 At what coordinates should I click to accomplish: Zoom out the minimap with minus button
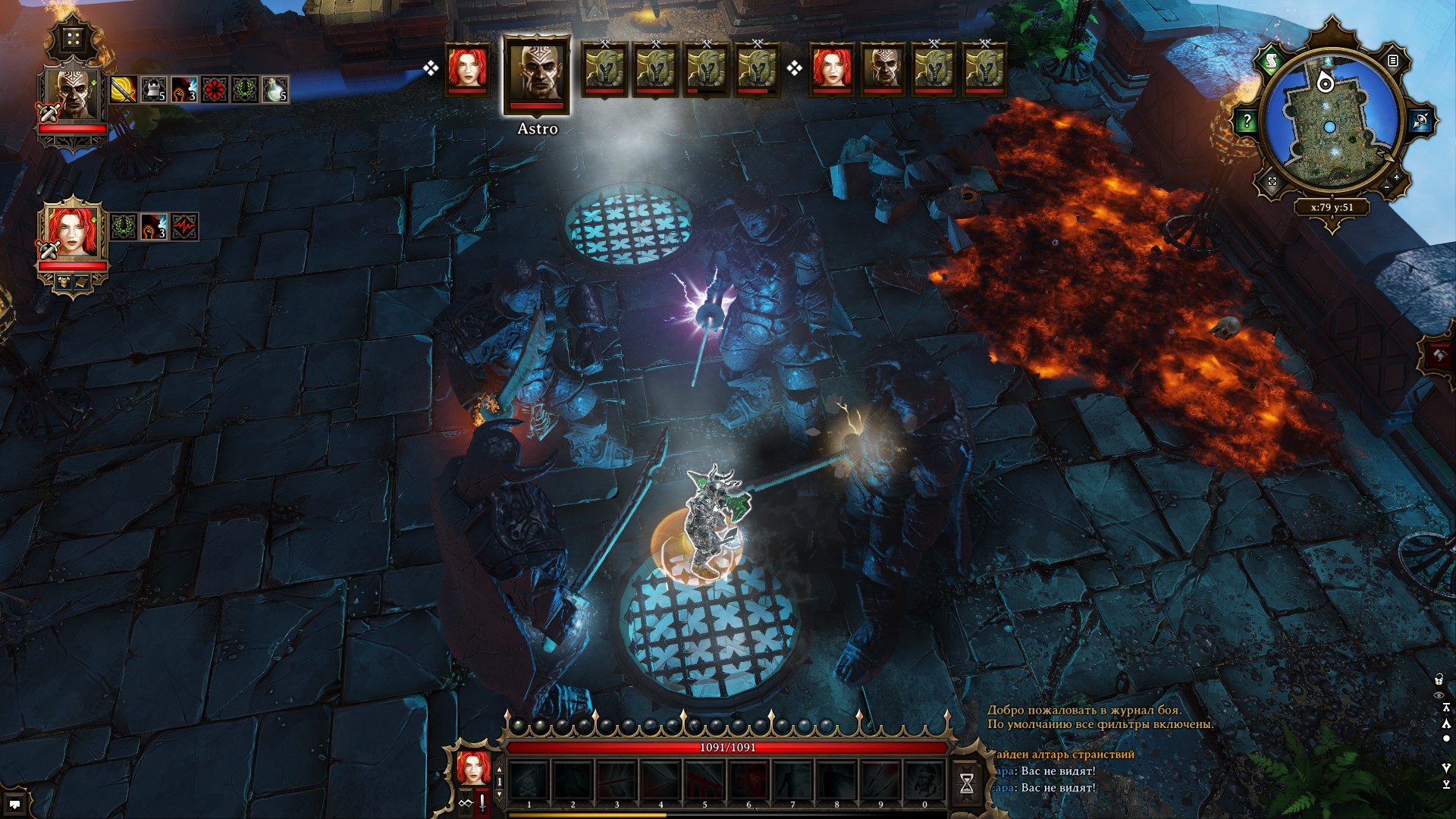click(x=1387, y=187)
